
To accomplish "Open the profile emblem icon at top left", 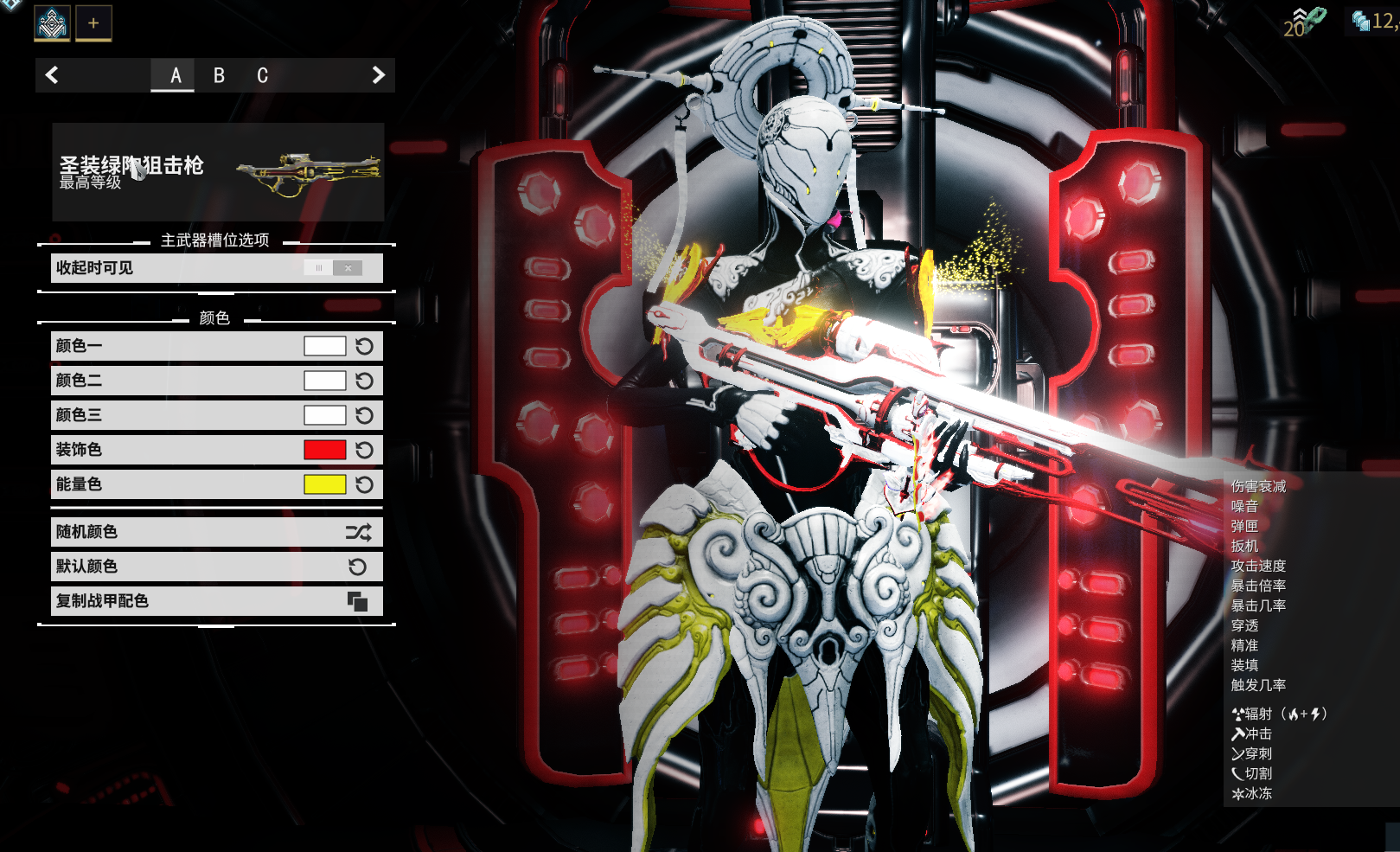I will 52,23.
